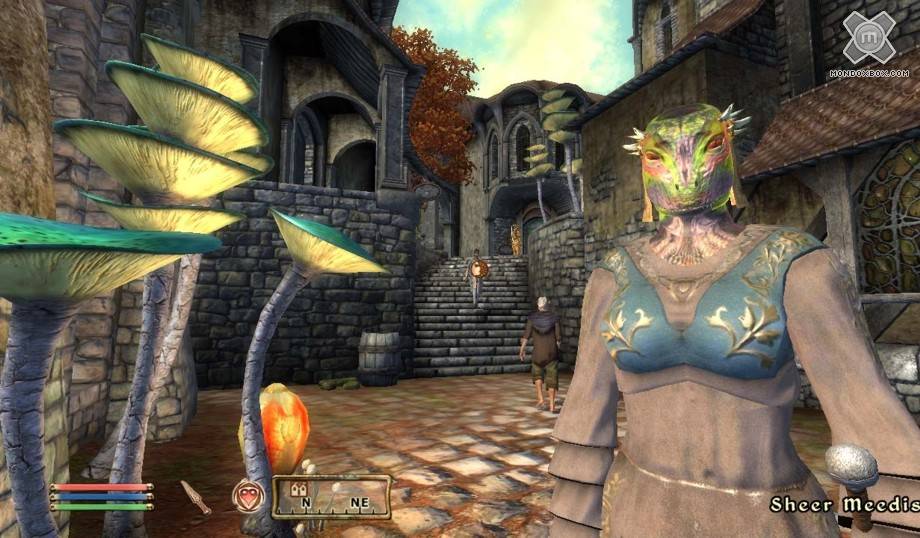The width and height of the screenshot is (920, 538).
Task: Click the compass bar showing N and NE
Action: coord(331,497)
